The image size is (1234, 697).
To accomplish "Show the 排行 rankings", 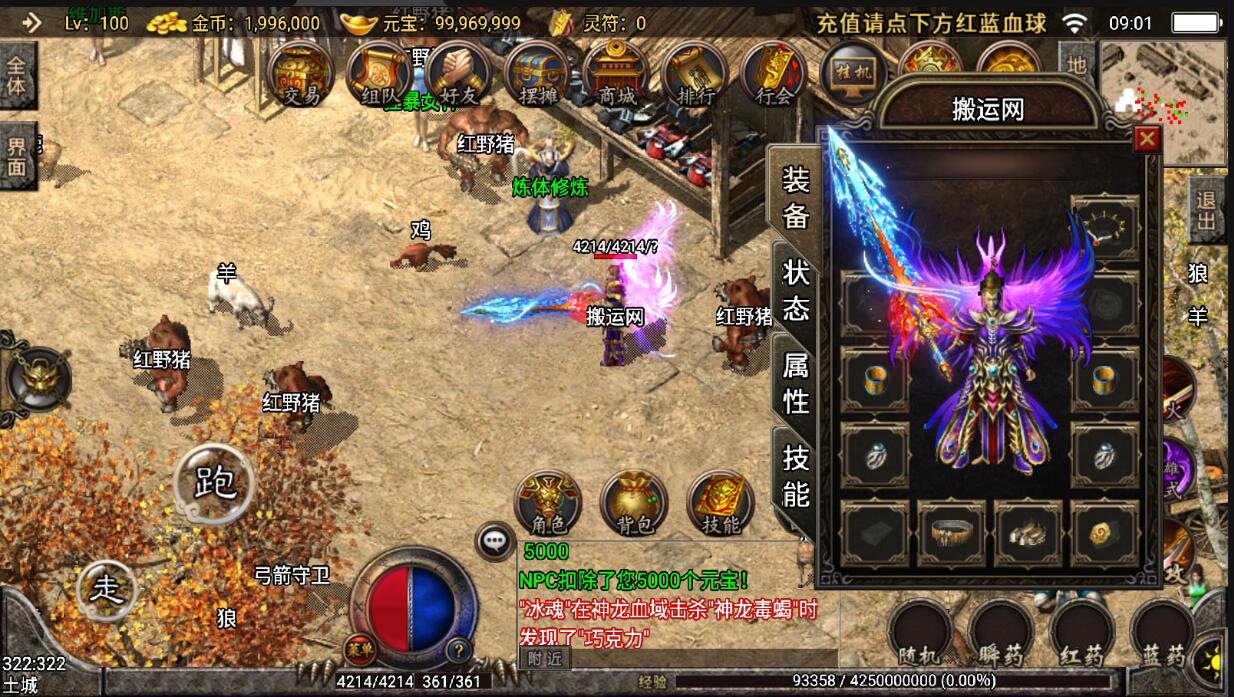I will pos(696,75).
